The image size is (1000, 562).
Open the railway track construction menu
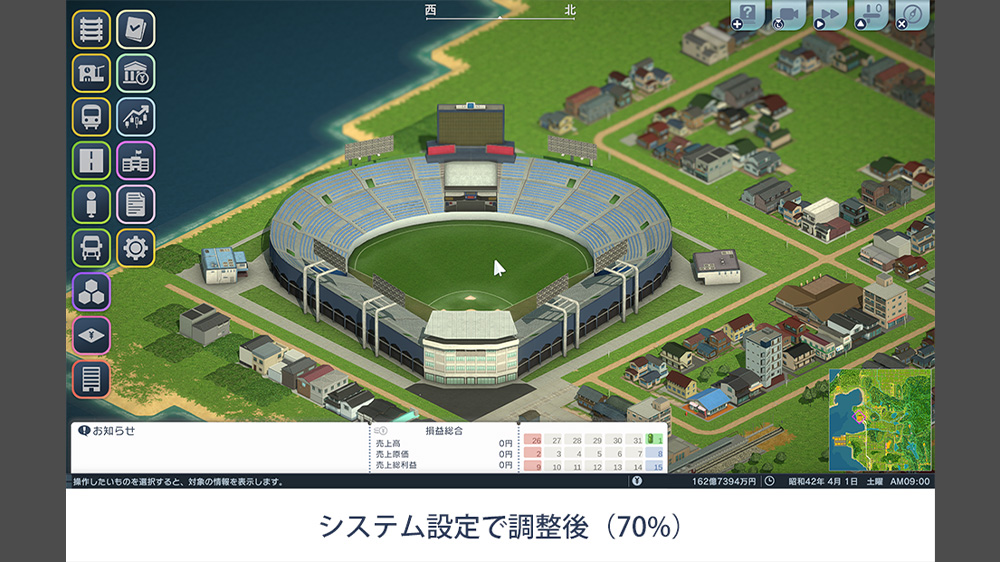point(91,30)
